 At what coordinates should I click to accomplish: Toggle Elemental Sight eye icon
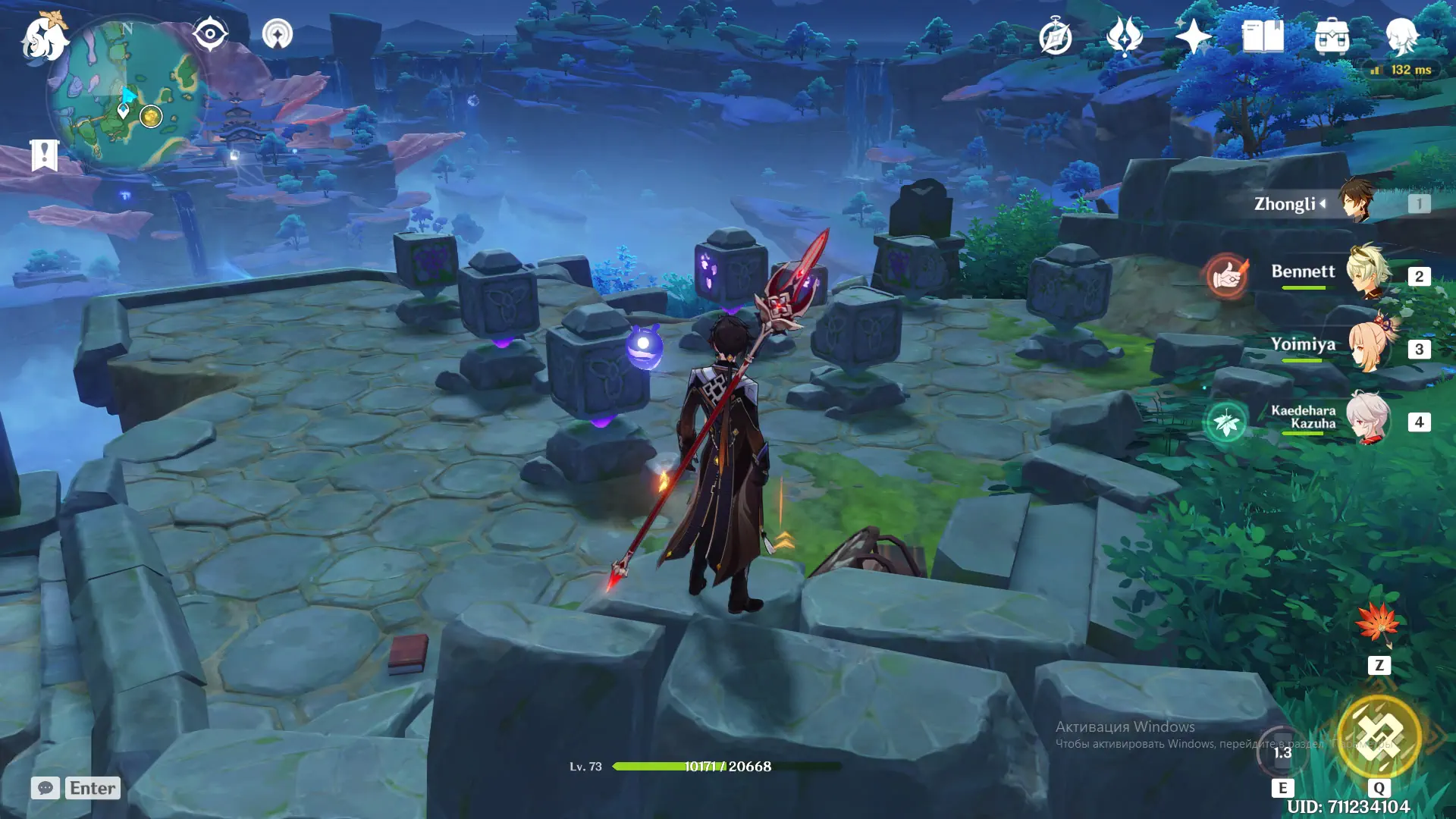pyautogui.click(x=210, y=34)
